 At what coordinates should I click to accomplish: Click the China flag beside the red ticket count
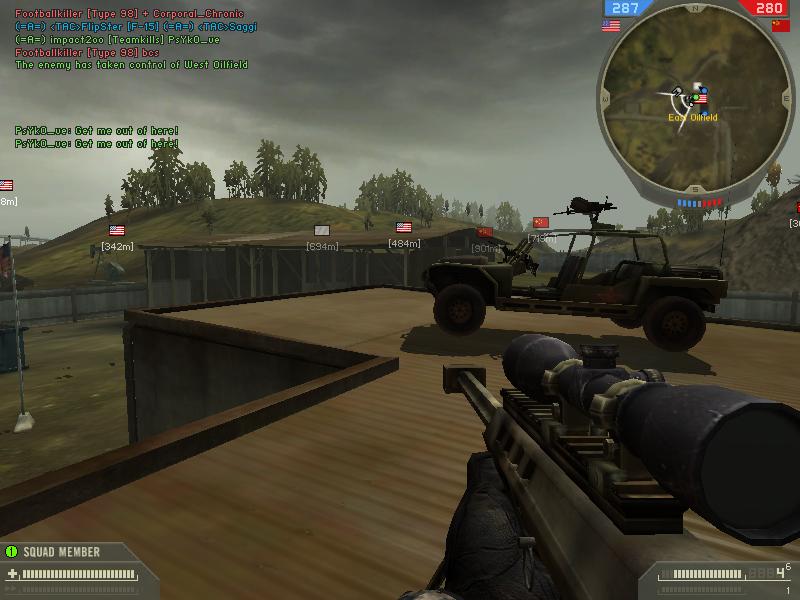coord(781,26)
